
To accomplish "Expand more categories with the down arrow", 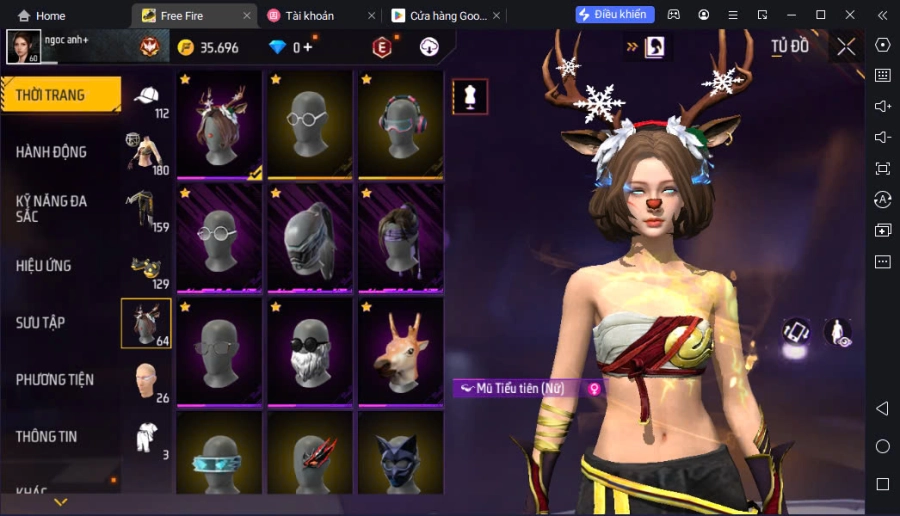I will [60, 501].
